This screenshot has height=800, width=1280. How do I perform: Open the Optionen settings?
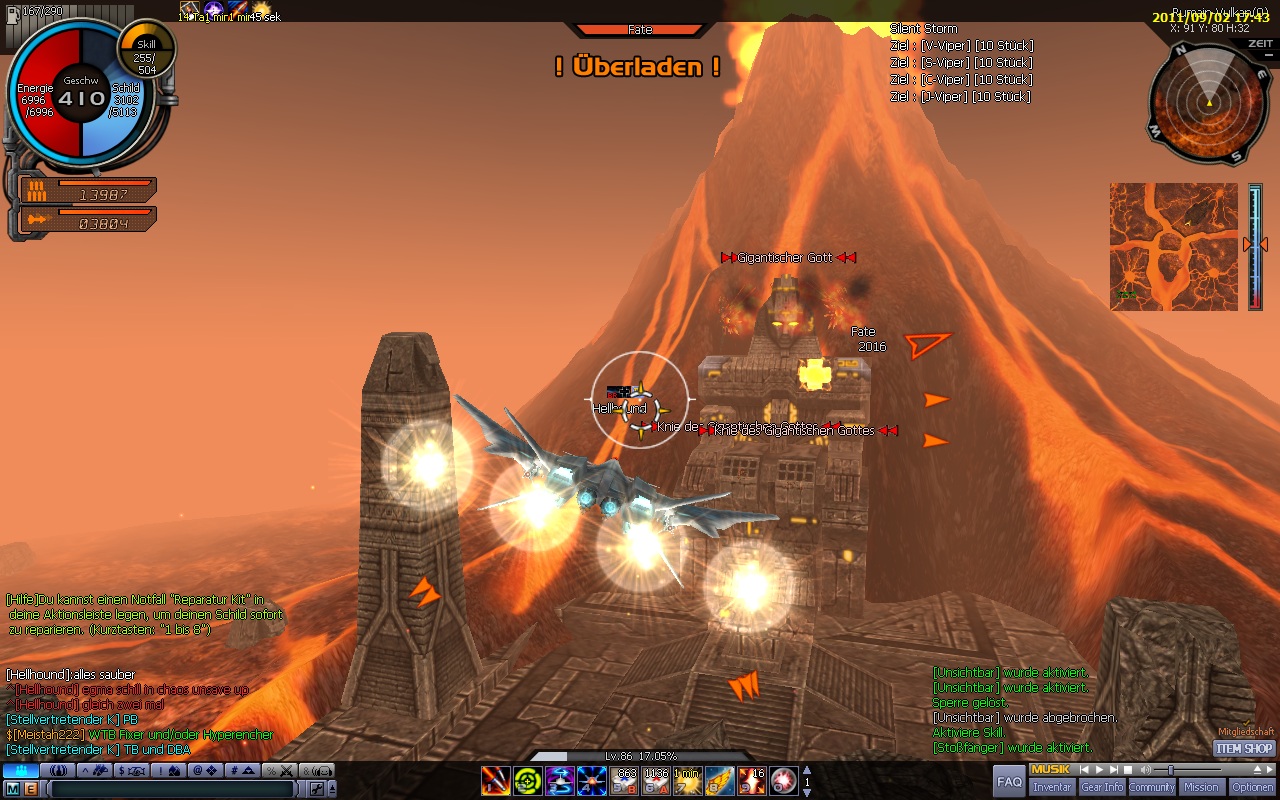1253,787
